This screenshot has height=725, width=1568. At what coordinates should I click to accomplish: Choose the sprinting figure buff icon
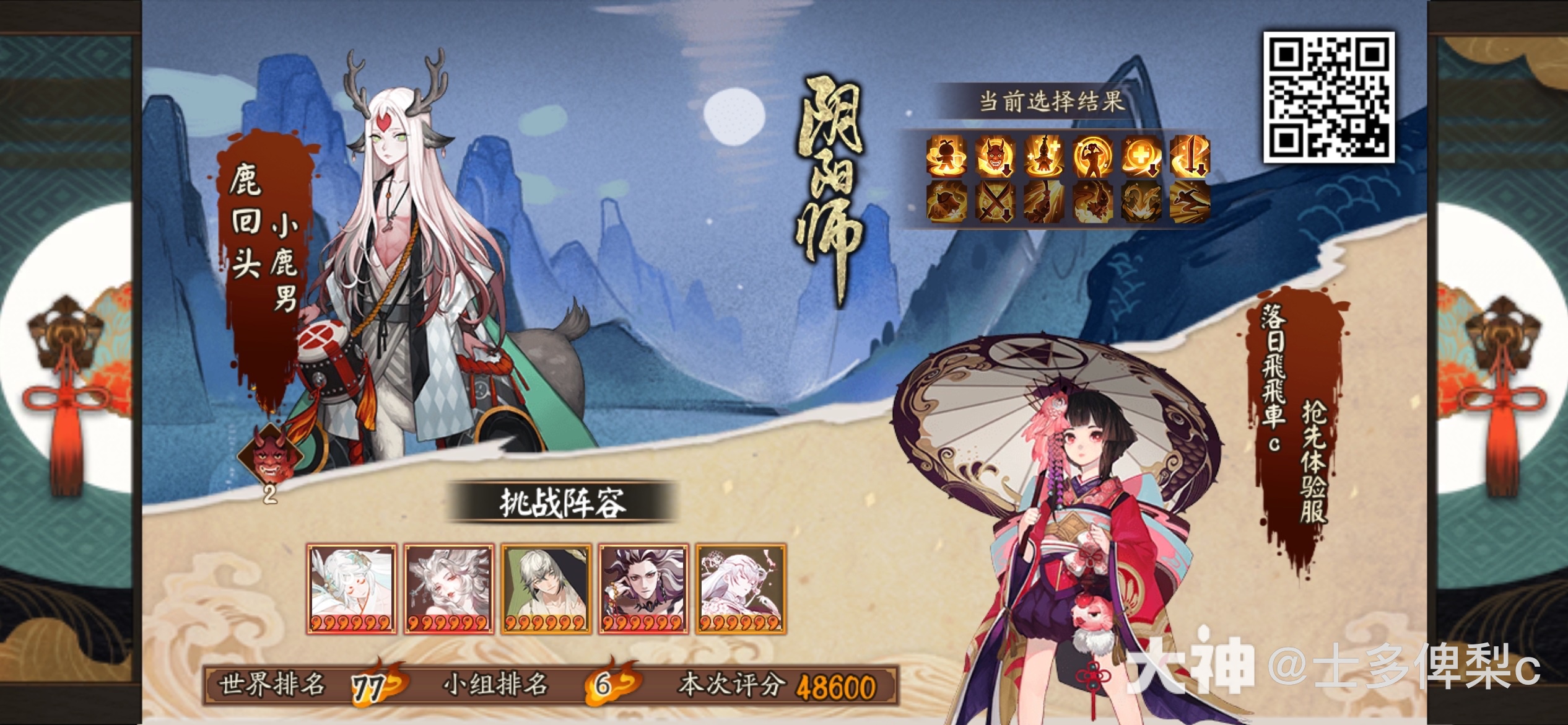pos(1190,203)
